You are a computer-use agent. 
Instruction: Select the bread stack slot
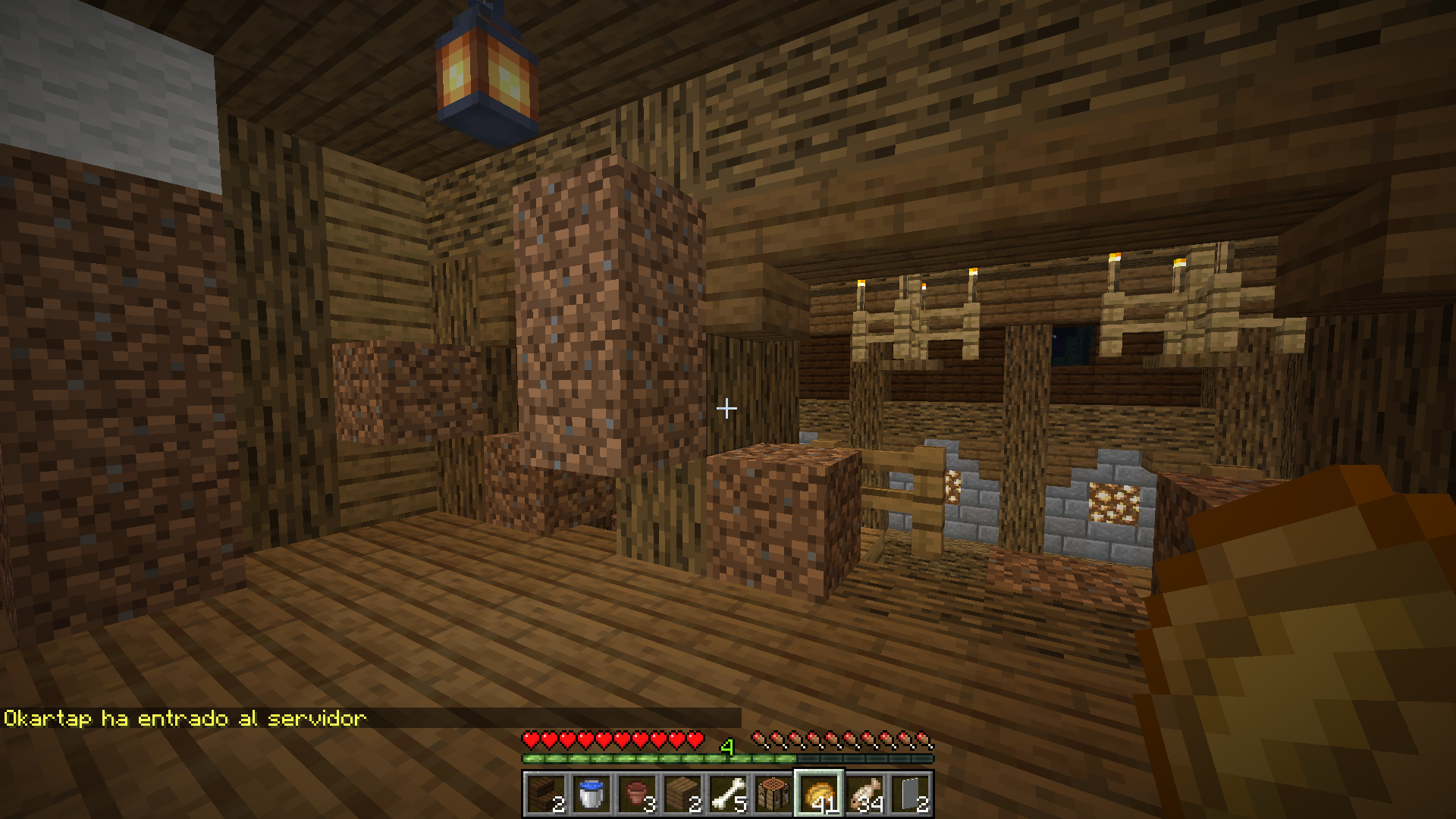(819, 794)
